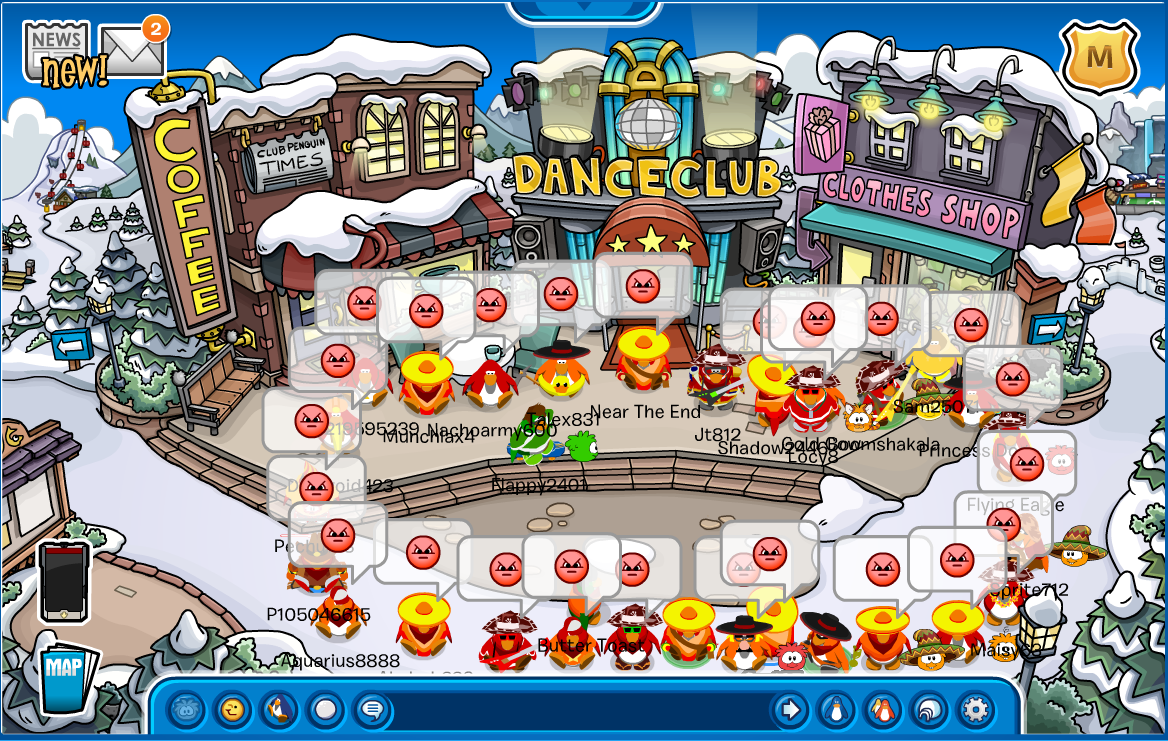1168x741 pixels.
Task: Open the speech bubble safe chat menu
Action: [373, 711]
